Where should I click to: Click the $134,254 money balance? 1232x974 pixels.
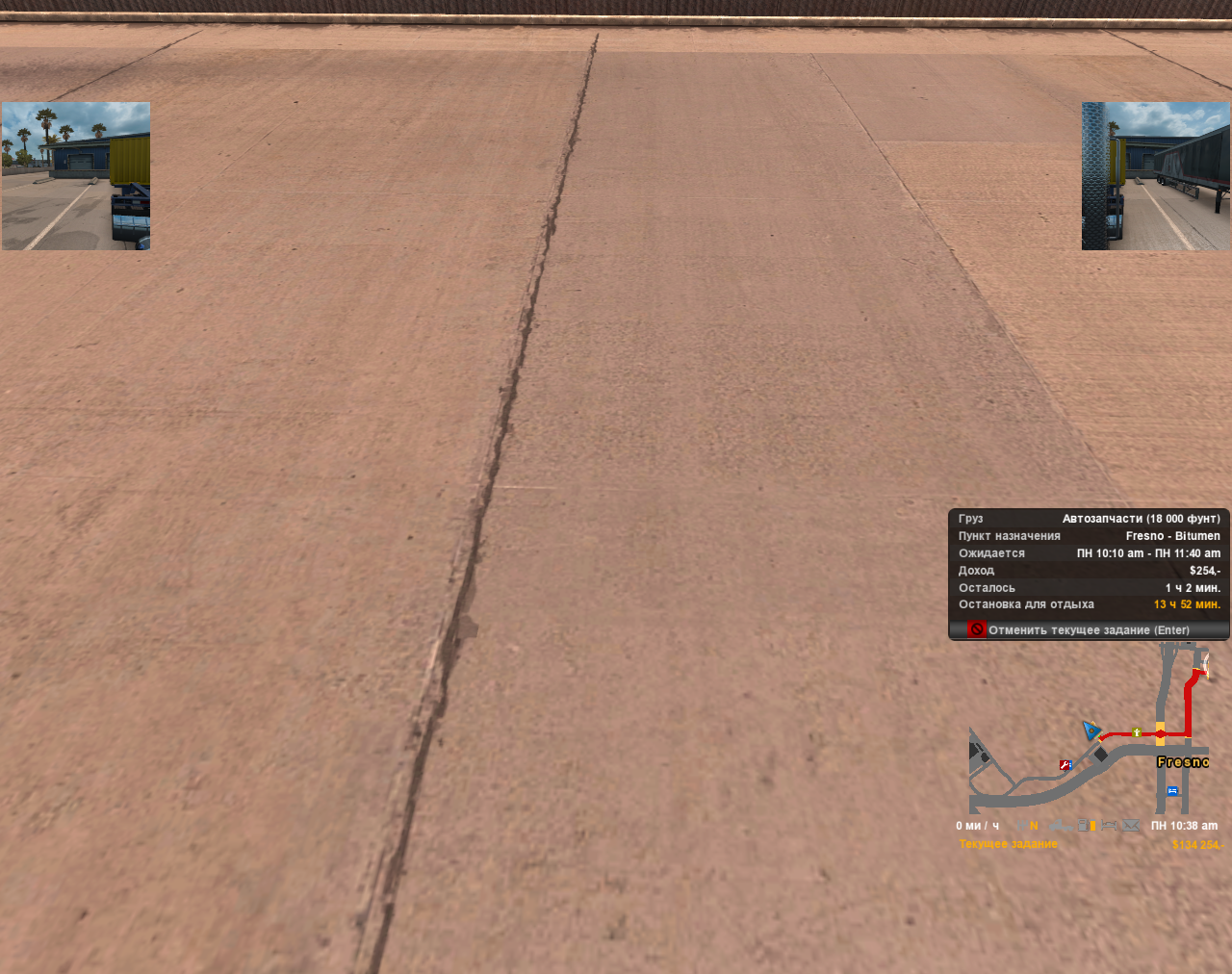[1196, 842]
